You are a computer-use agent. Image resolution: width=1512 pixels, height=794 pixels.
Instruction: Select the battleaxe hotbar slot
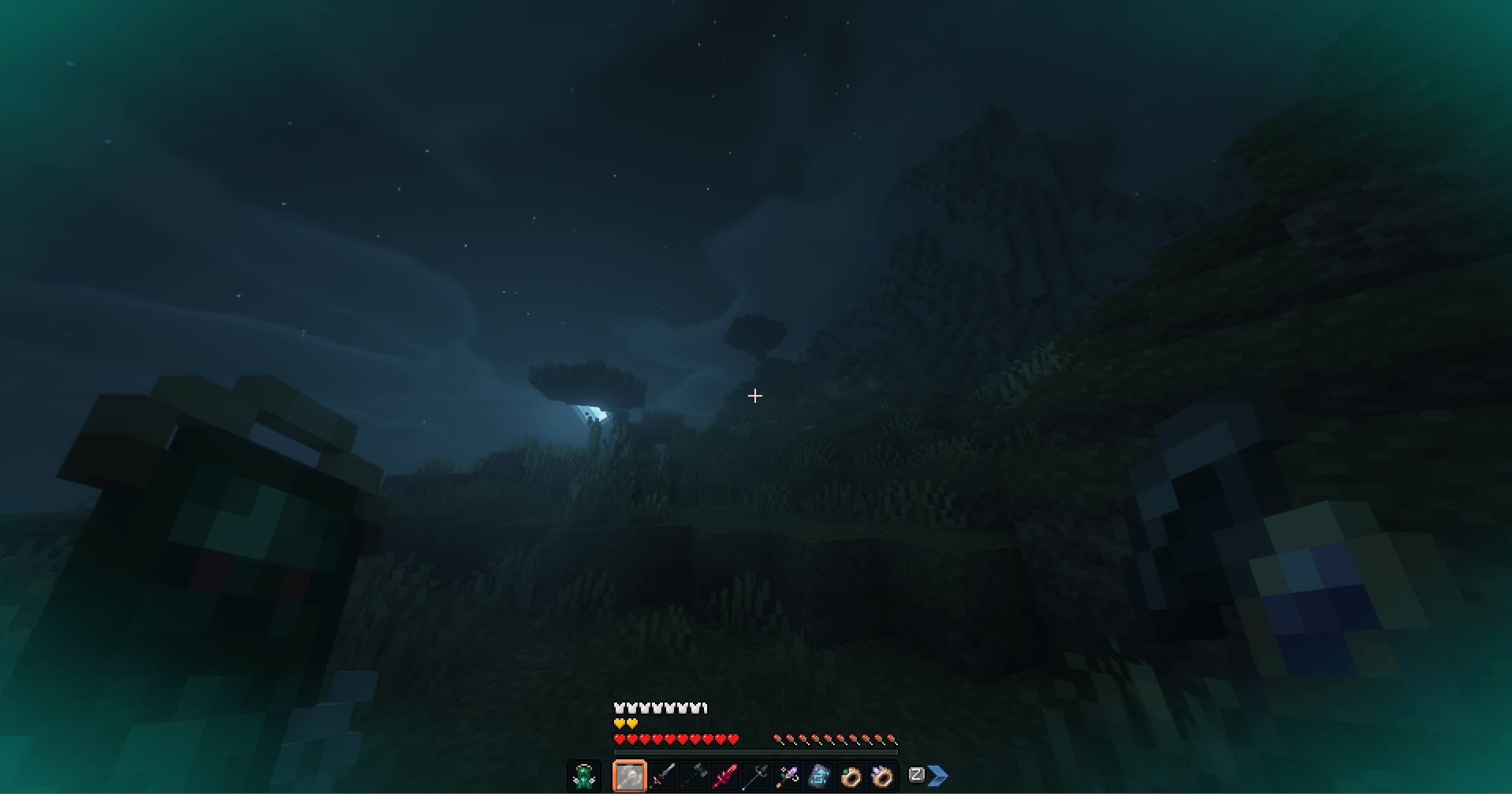[694, 776]
